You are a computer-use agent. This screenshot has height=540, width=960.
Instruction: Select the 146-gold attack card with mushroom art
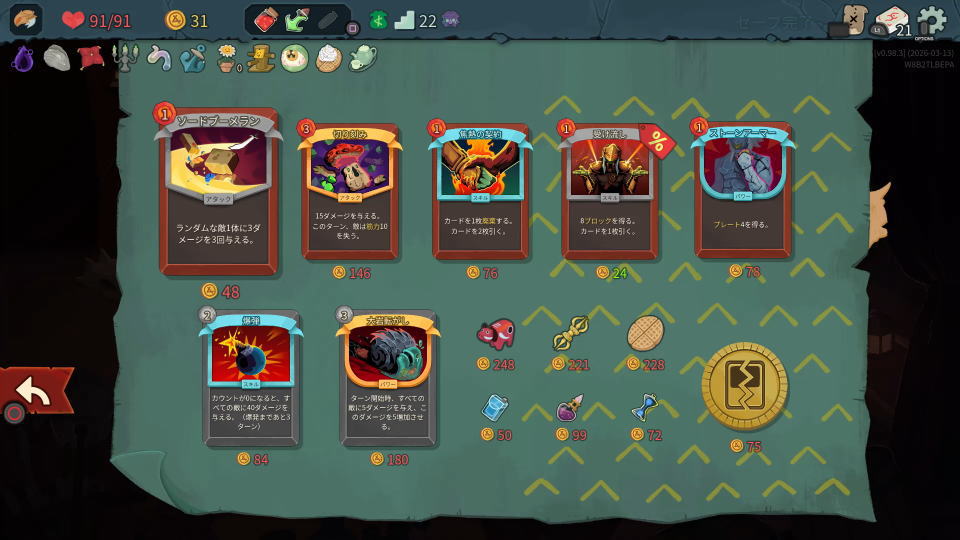point(350,190)
